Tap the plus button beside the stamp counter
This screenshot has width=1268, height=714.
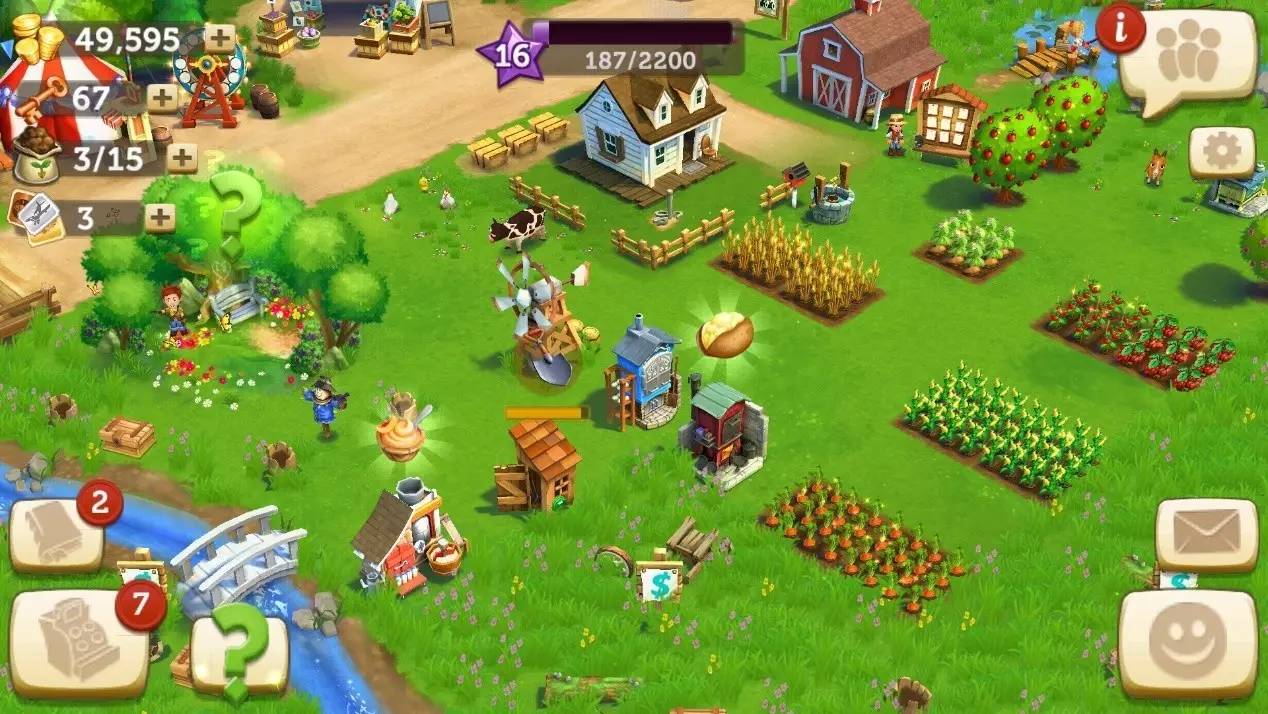[x=160, y=217]
